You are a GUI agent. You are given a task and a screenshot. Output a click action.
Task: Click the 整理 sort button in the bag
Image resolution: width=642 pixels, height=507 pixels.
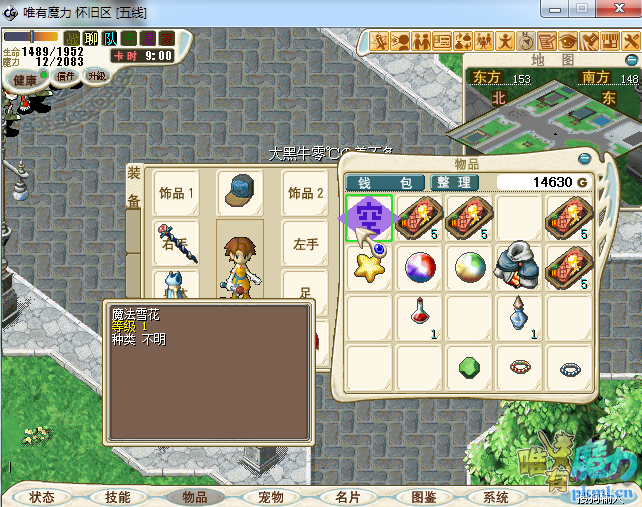point(453,182)
